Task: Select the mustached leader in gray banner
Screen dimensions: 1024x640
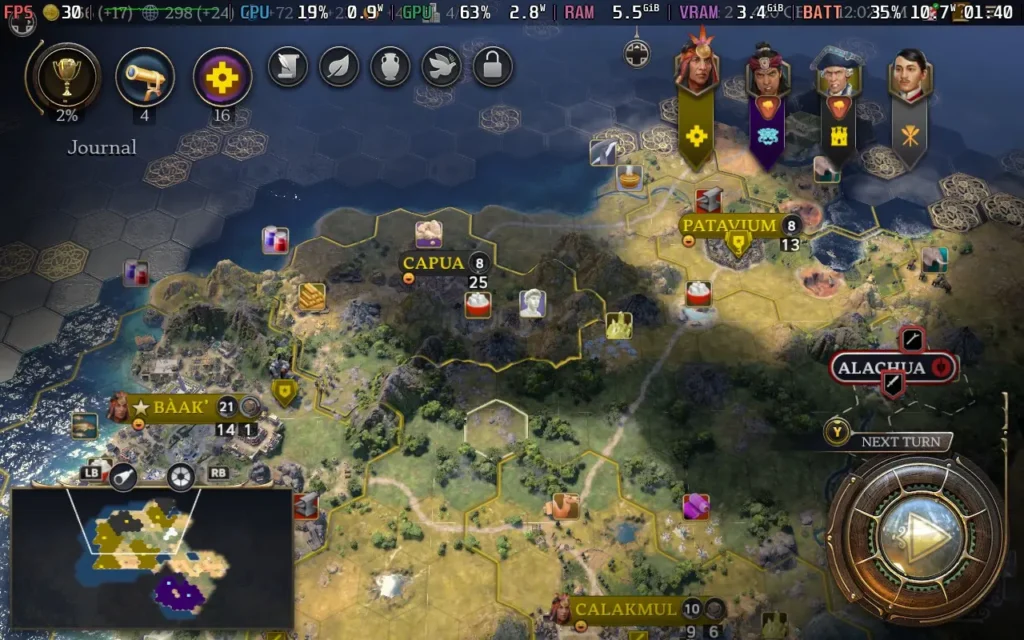Action: pos(909,76)
